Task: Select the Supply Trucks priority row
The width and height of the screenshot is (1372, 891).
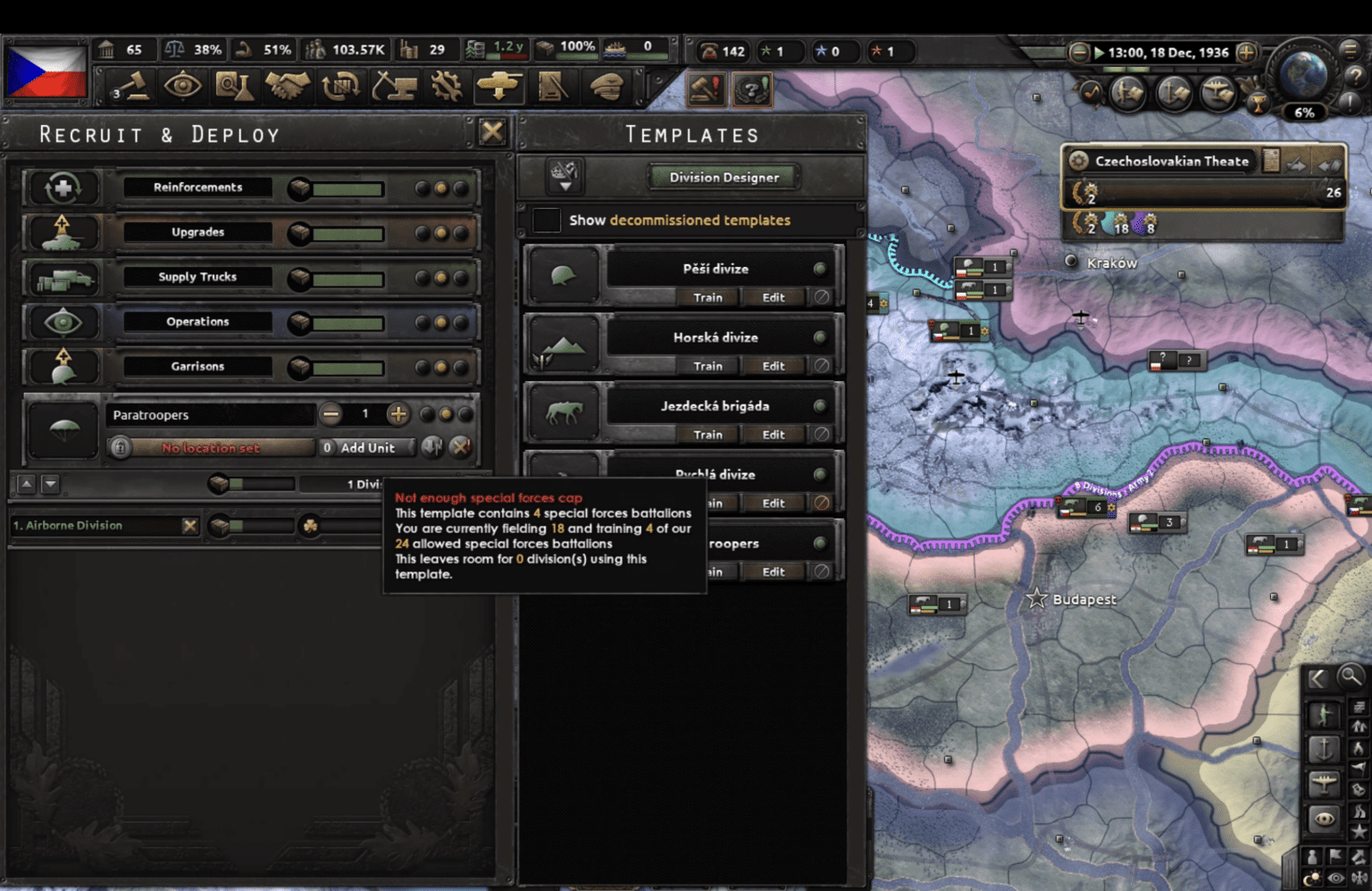Action: (x=197, y=277)
